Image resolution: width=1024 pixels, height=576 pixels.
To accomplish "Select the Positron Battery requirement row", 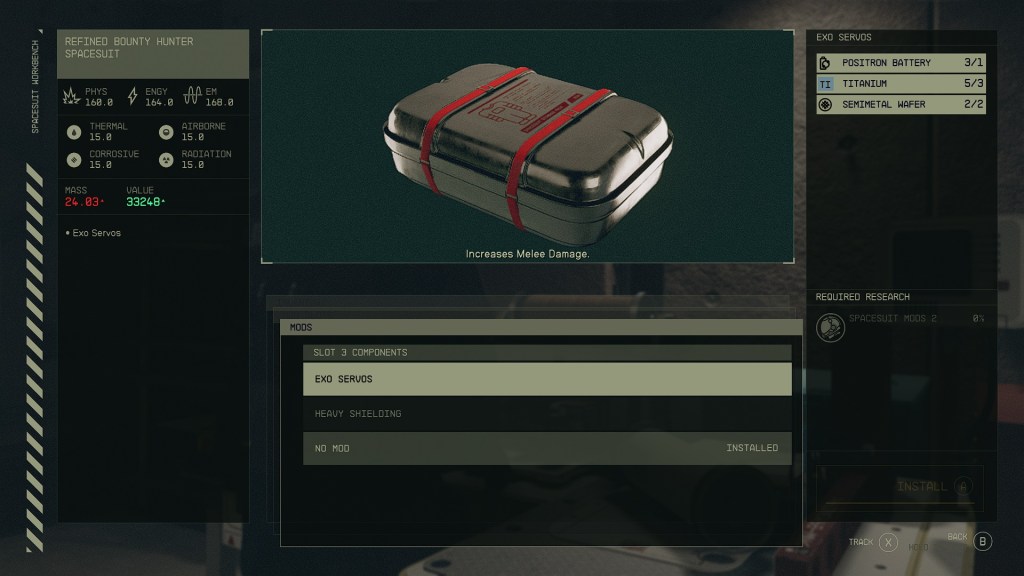I will [901, 63].
